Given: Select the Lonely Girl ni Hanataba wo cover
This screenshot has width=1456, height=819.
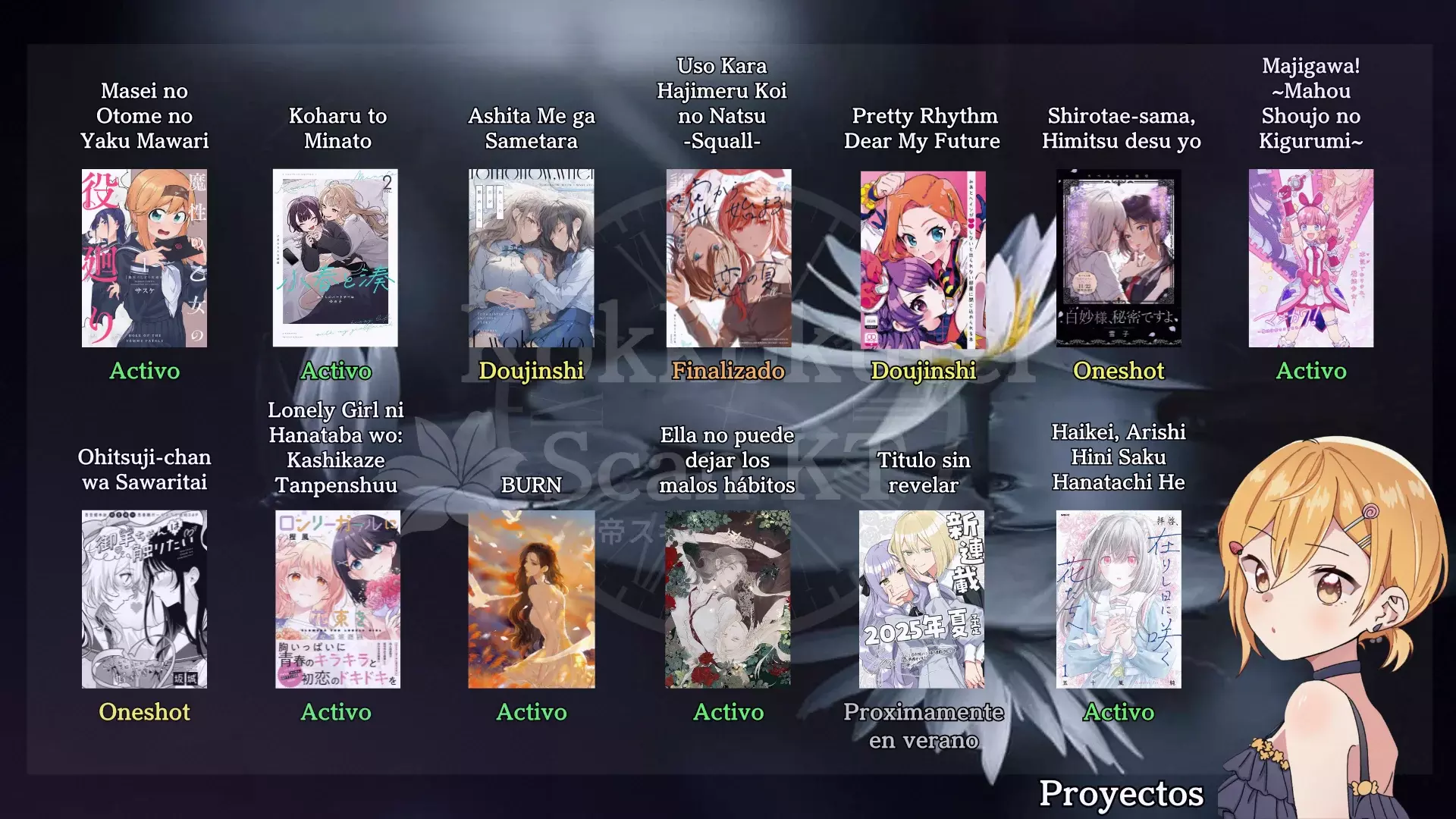Looking at the screenshot, I should coord(337,599).
